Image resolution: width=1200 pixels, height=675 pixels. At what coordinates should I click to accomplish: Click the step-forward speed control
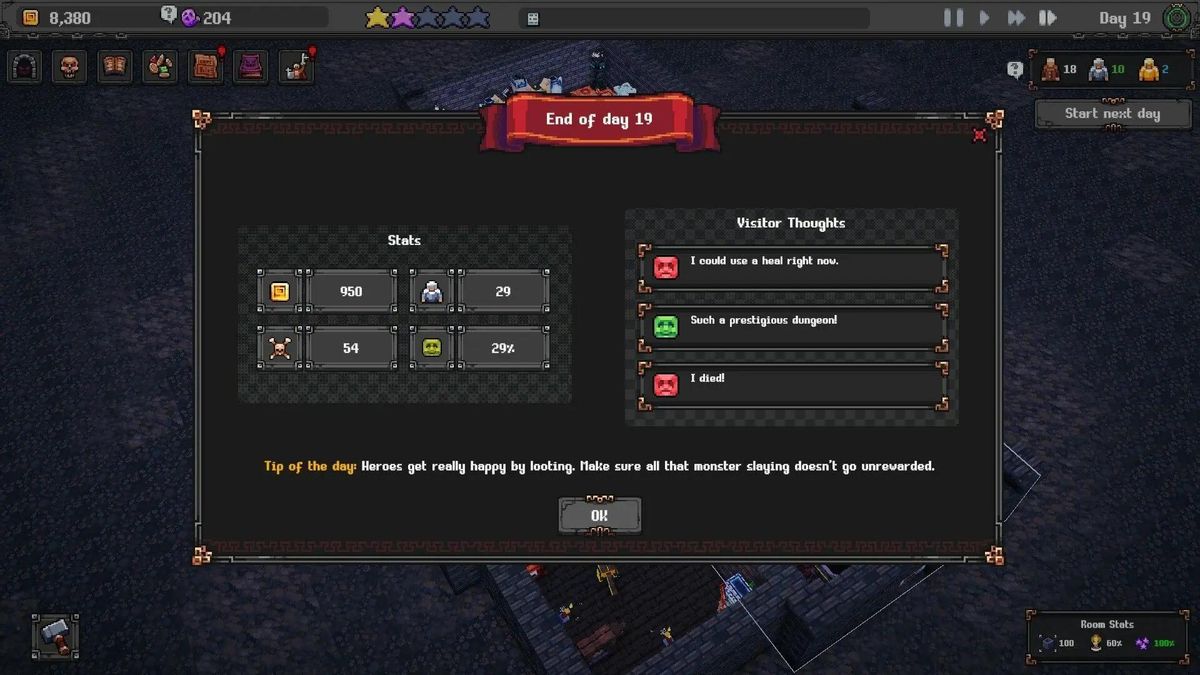[1047, 18]
